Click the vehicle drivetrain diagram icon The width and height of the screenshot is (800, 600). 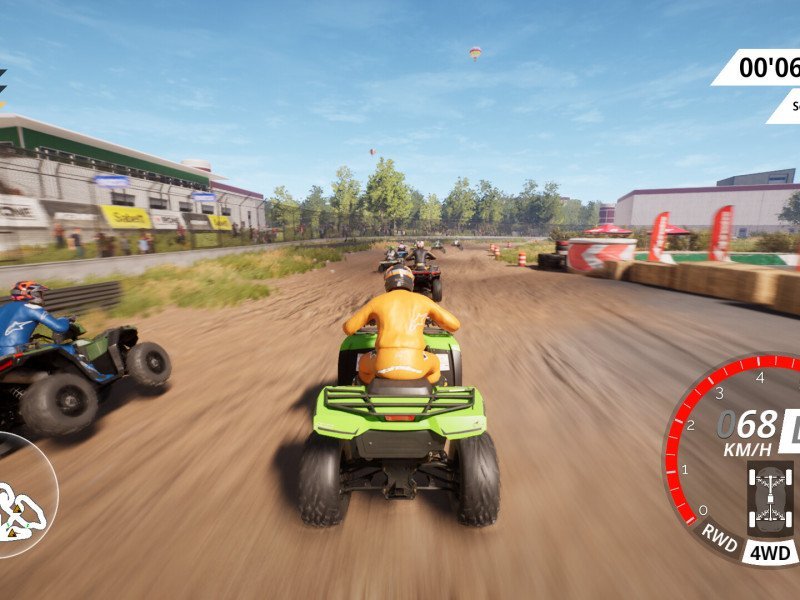click(x=770, y=497)
